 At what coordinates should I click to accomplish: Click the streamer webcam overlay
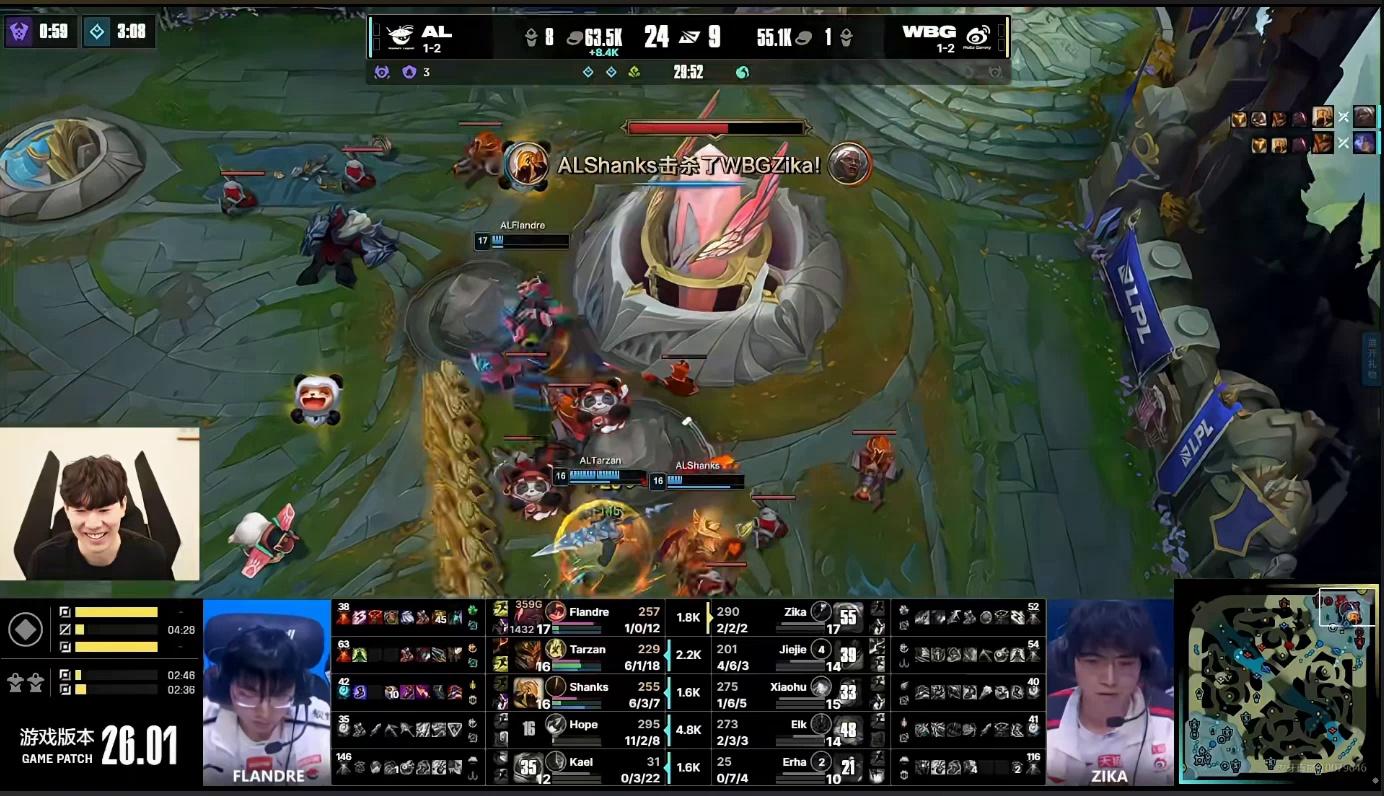point(99,504)
